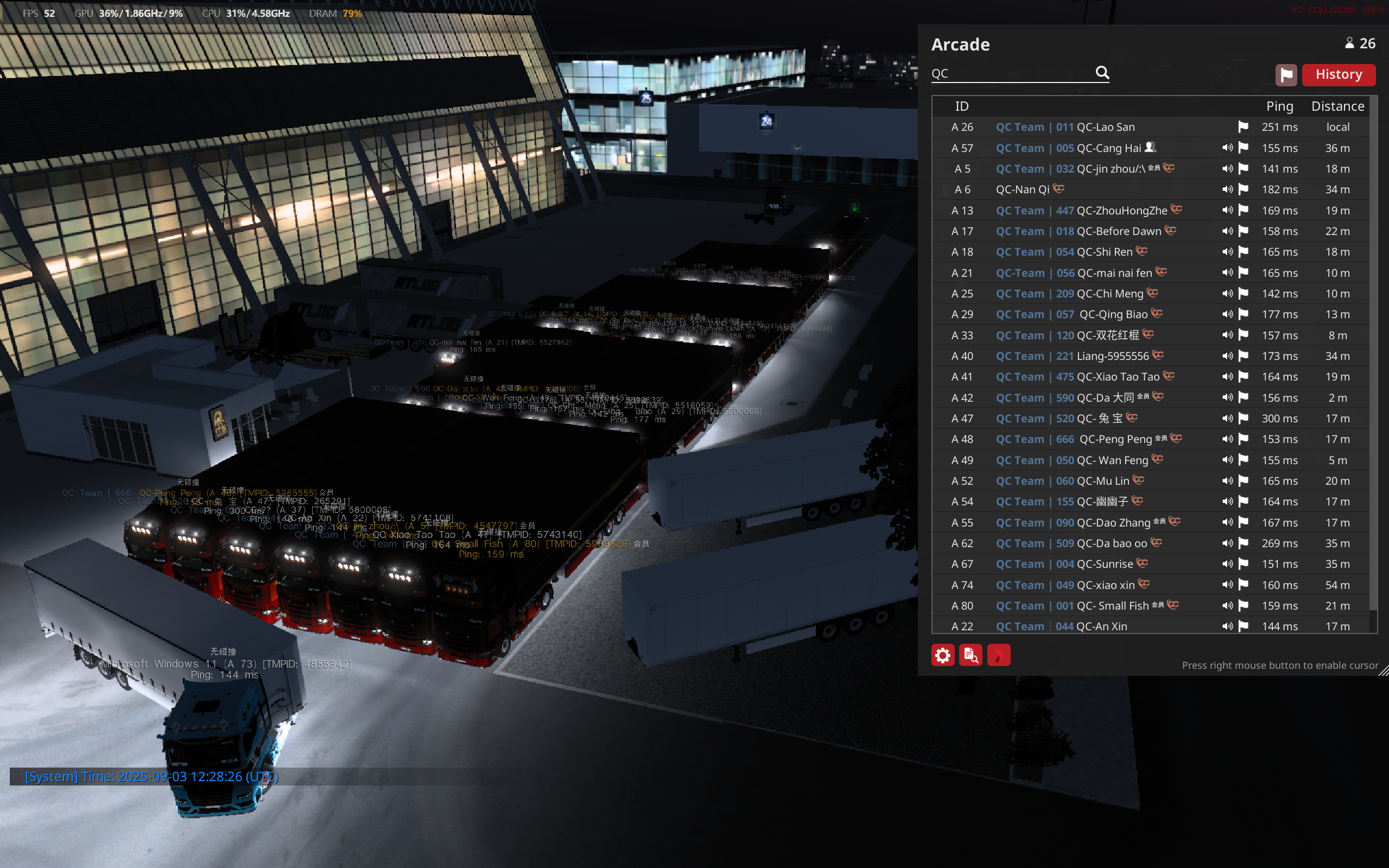Select QC- Small Fish in player list
The image size is (1389, 868).
(1112, 606)
